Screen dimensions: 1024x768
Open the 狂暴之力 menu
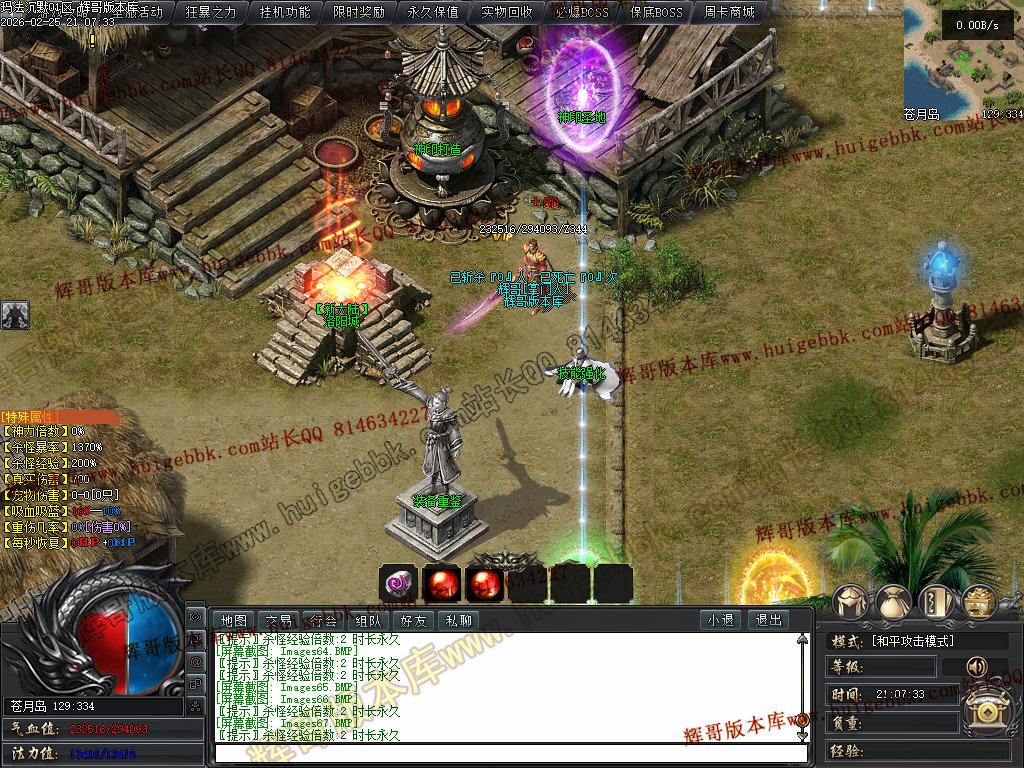[x=212, y=12]
